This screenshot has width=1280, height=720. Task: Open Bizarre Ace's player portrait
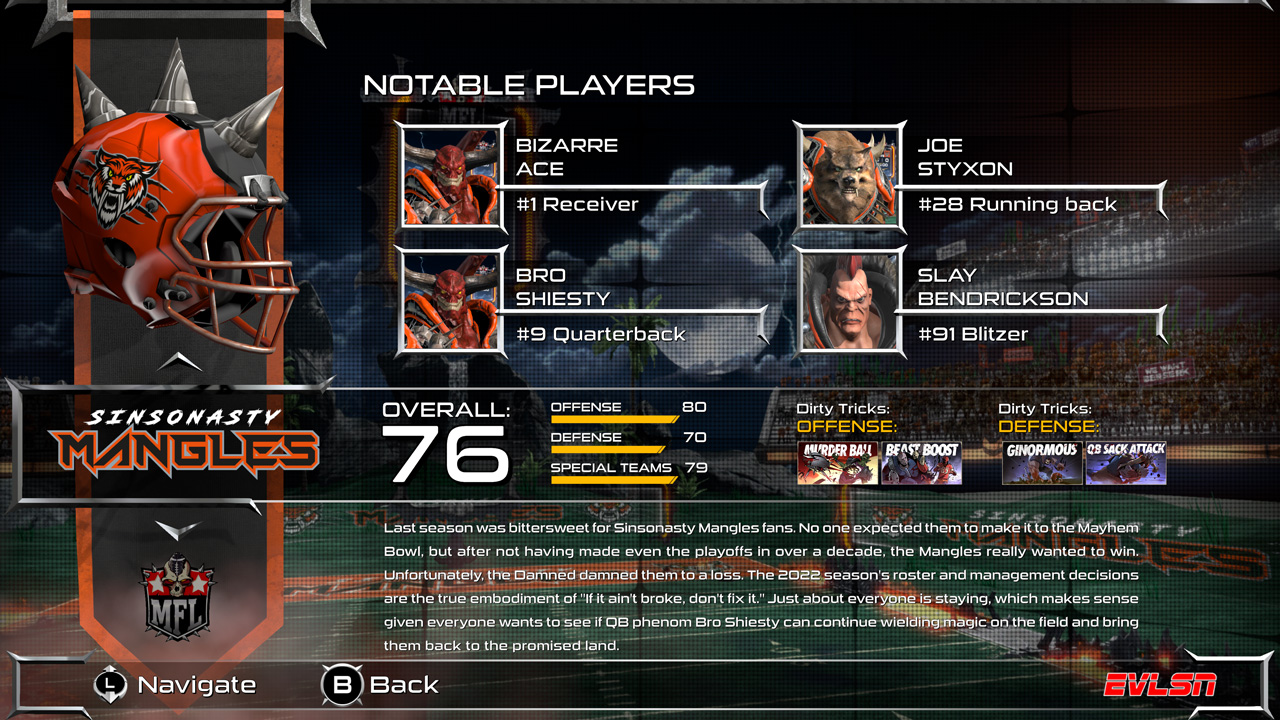click(x=449, y=178)
